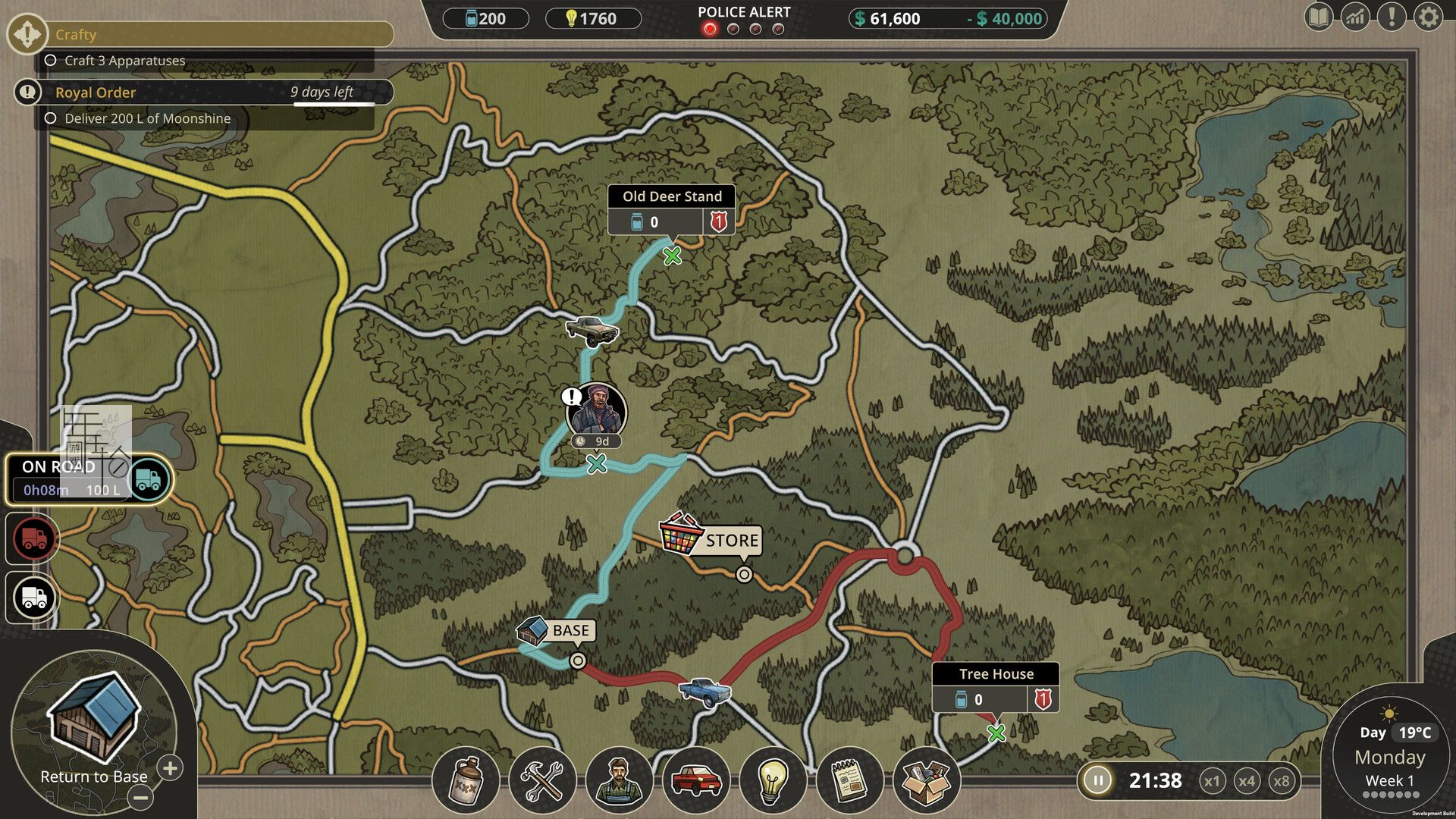The height and width of the screenshot is (819, 1456).
Task: Set game speed to x8
Action: pos(1282,781)
